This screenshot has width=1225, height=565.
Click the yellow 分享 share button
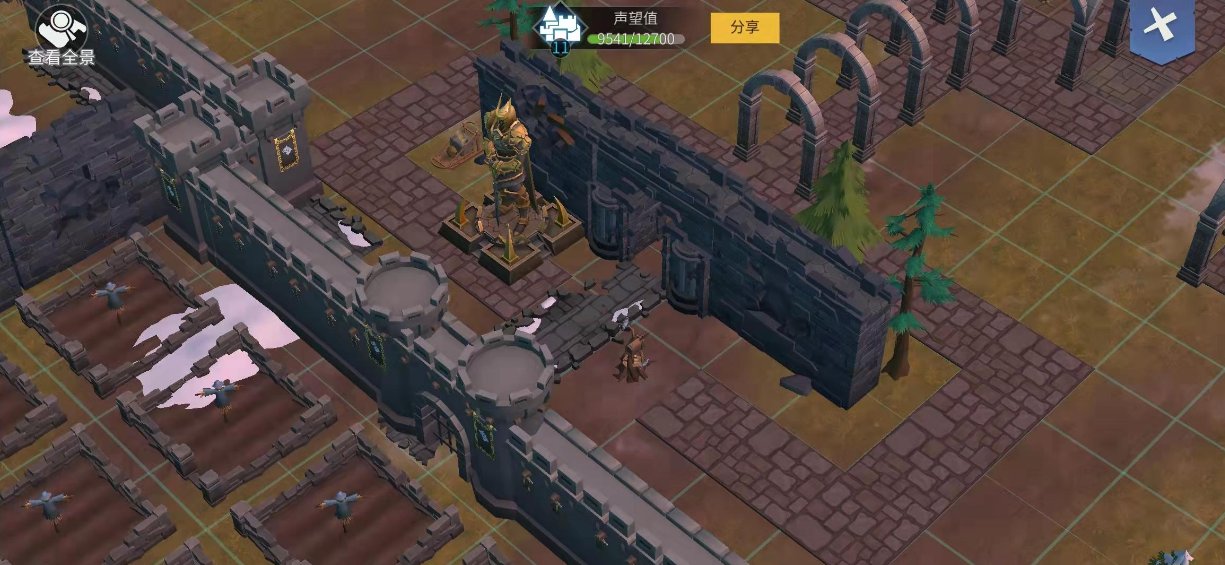[744, 27]
